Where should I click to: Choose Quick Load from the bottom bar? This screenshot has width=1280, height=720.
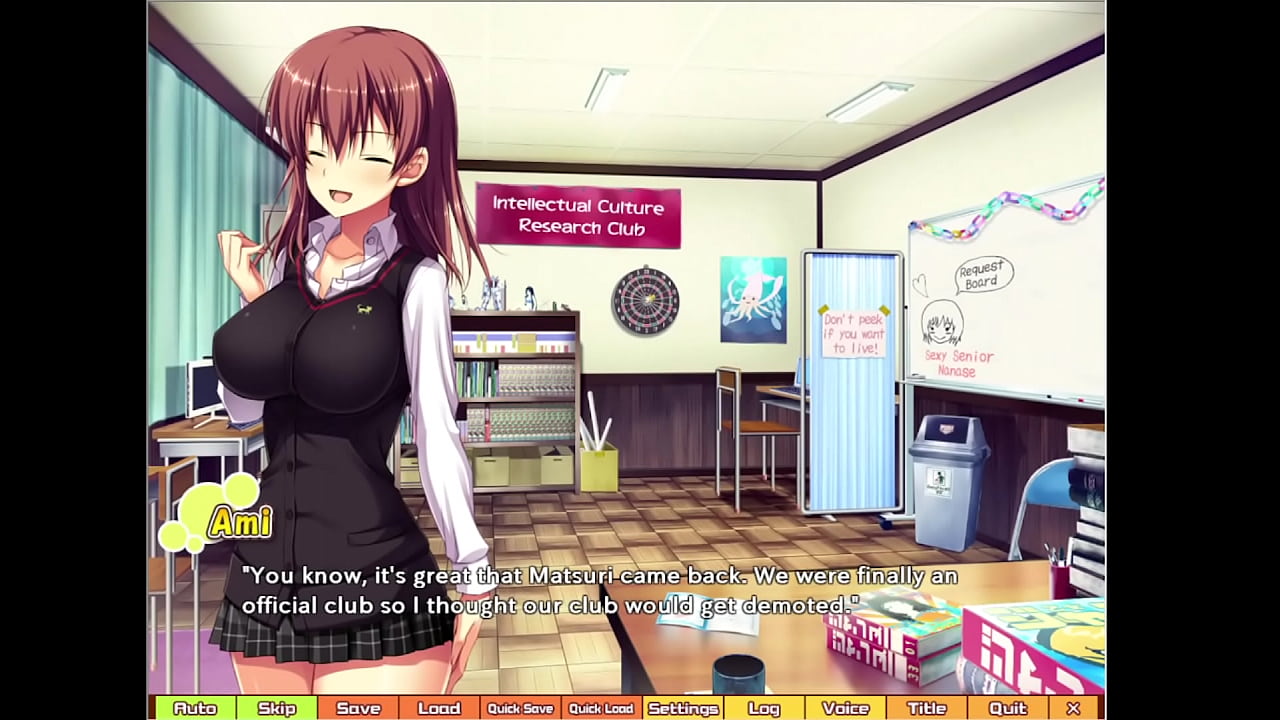point(601,708)
